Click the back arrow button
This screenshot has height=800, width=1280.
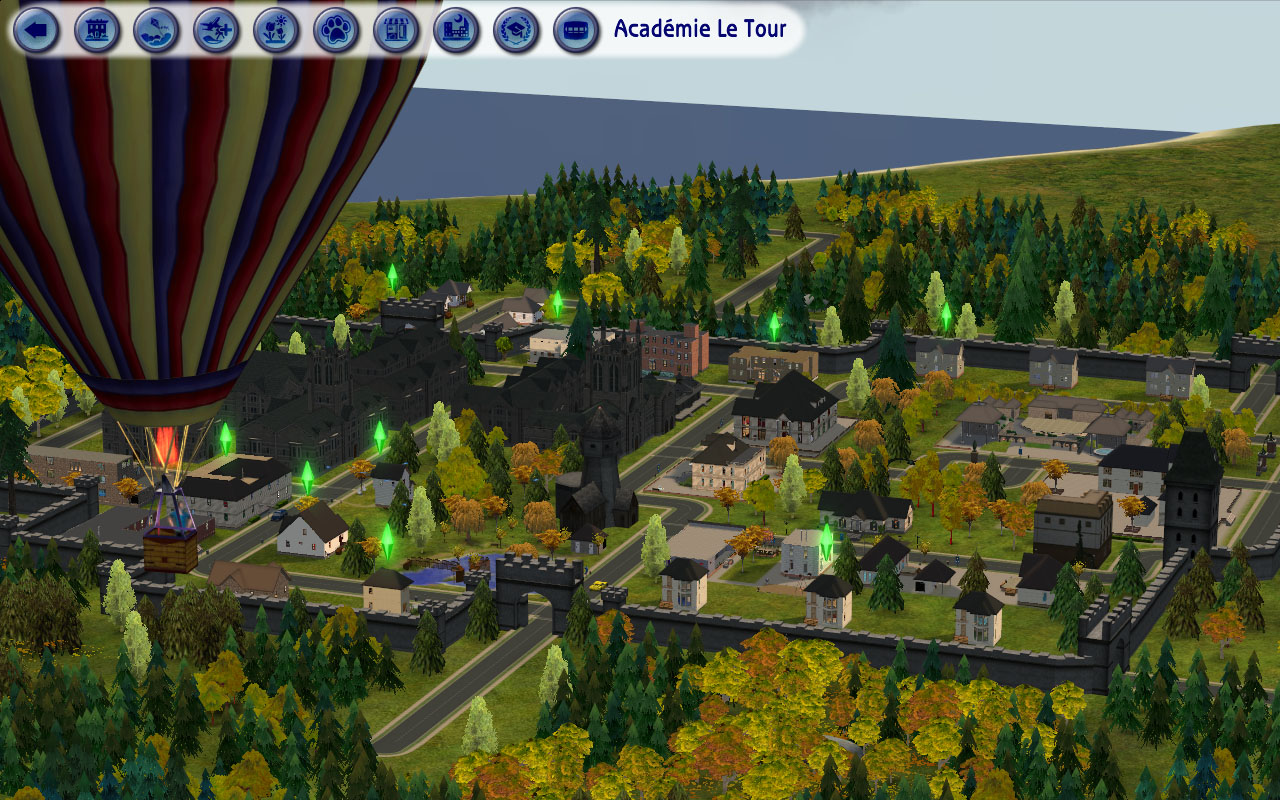37,30
